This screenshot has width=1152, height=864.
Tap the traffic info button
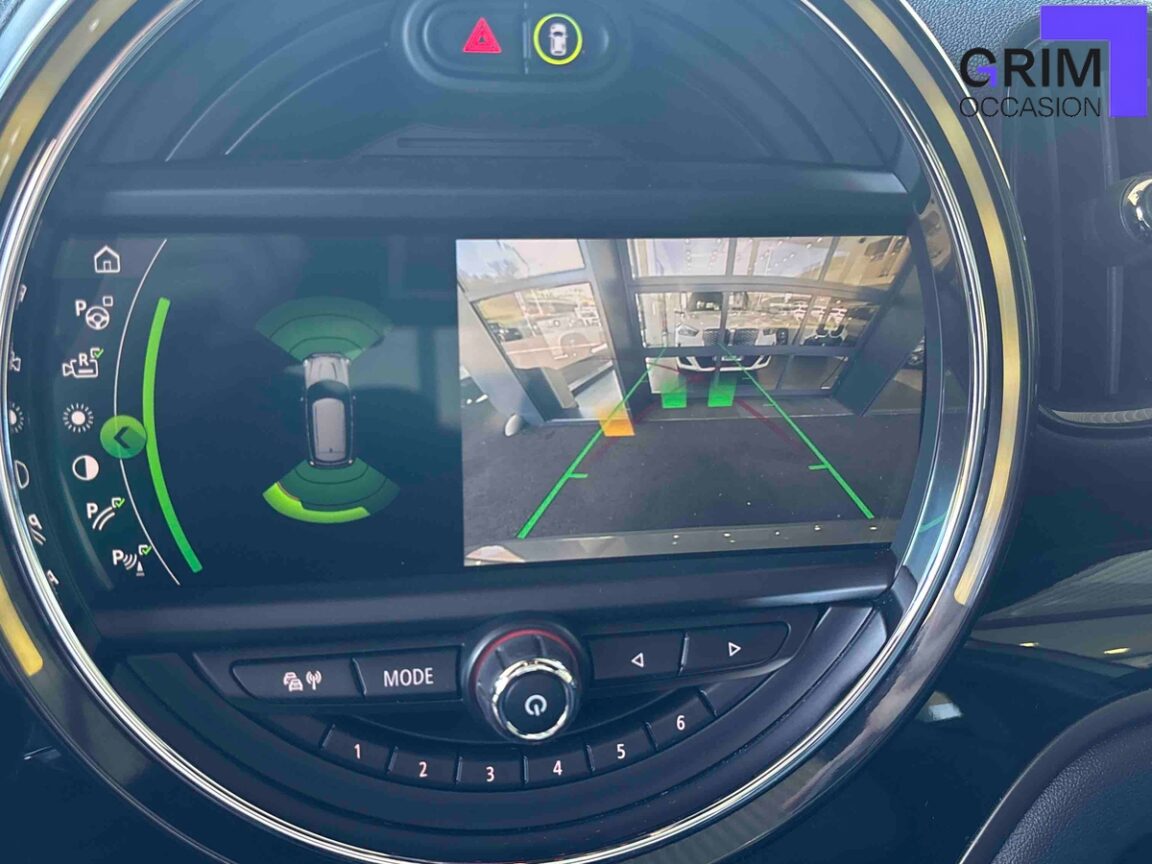pos(297,682)
